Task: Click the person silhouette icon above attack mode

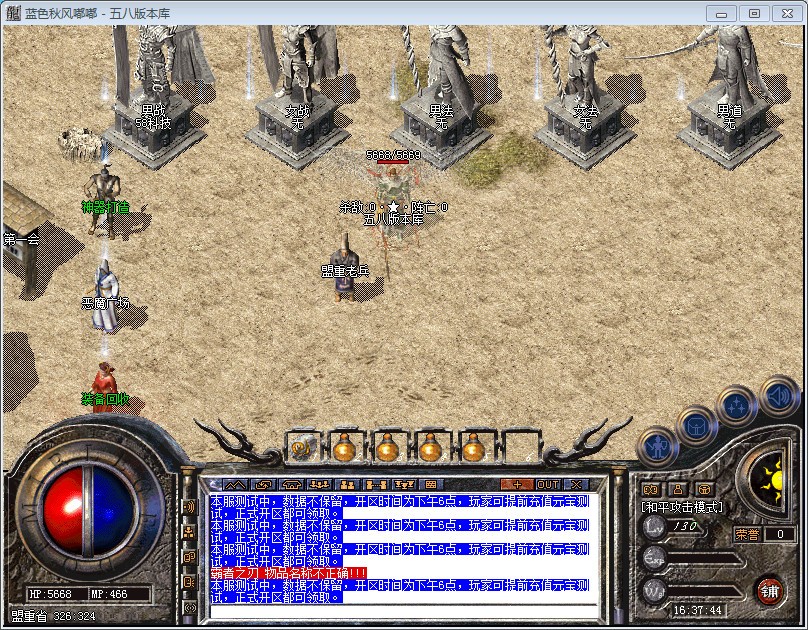Action: pyautogui.click(x=678, y=489)
